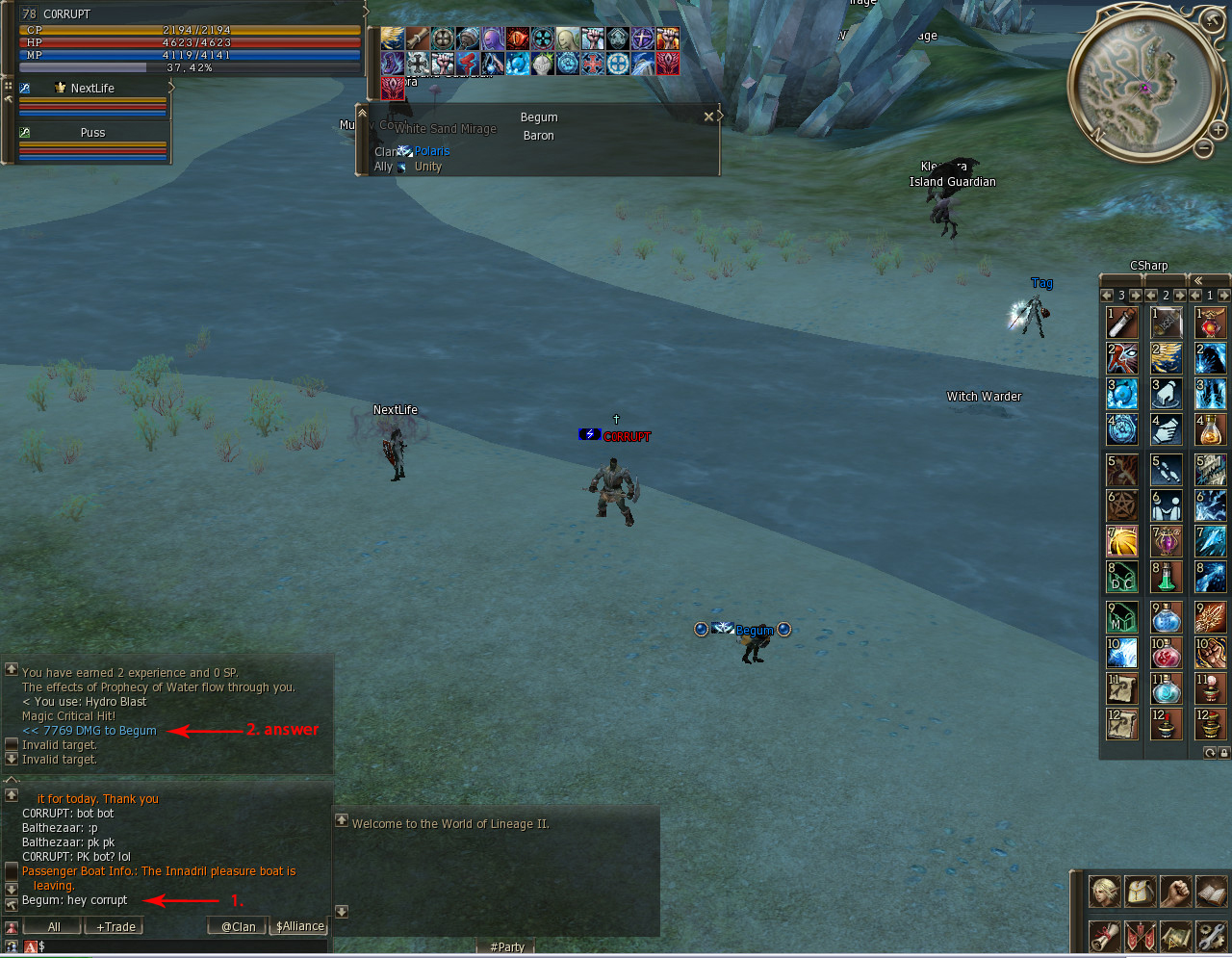Open the inventory backpack icon

1141,892
